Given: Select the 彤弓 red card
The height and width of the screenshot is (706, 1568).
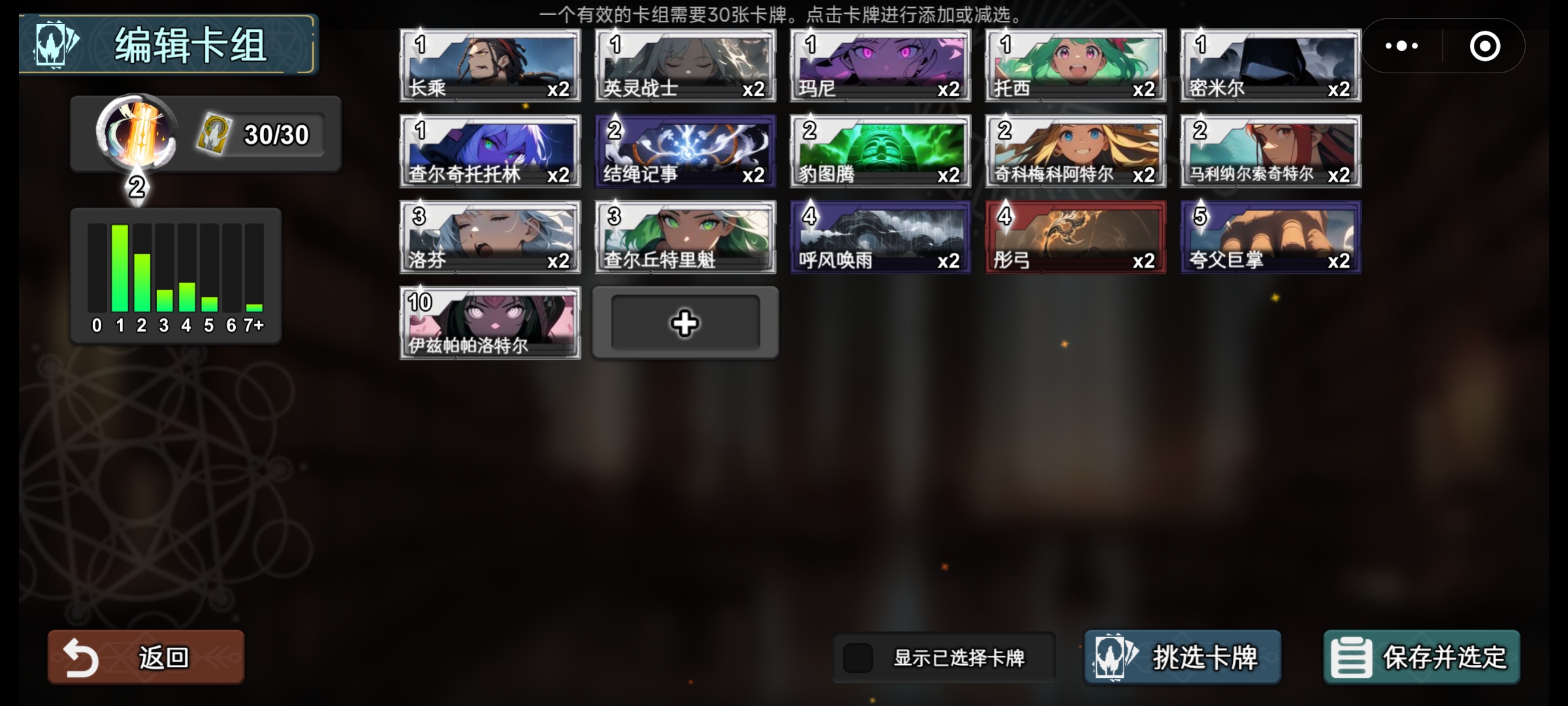Looking at the screenshot, I should point(1074,237).
